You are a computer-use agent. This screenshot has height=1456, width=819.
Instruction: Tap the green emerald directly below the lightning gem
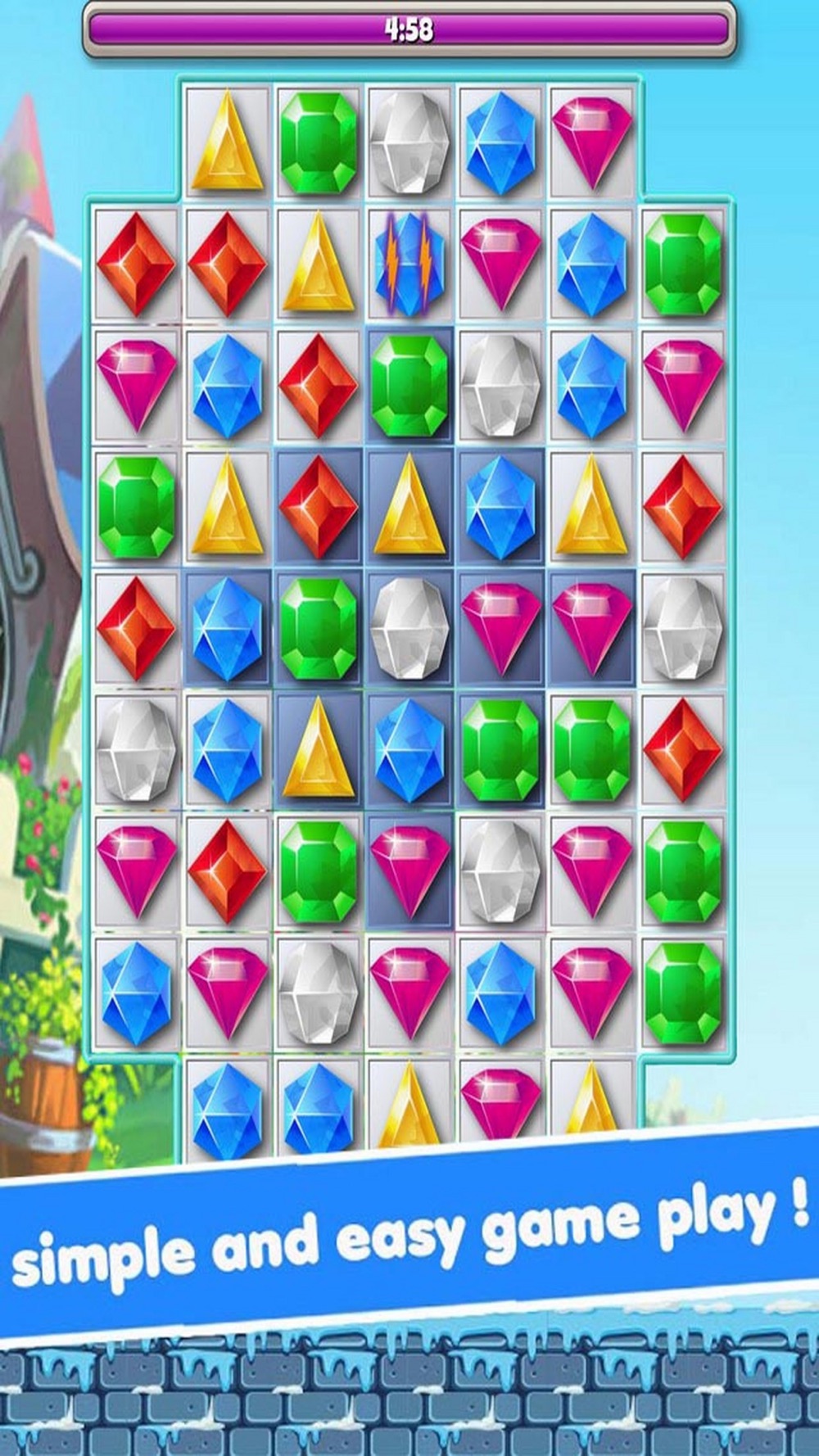tap(409, 385)
